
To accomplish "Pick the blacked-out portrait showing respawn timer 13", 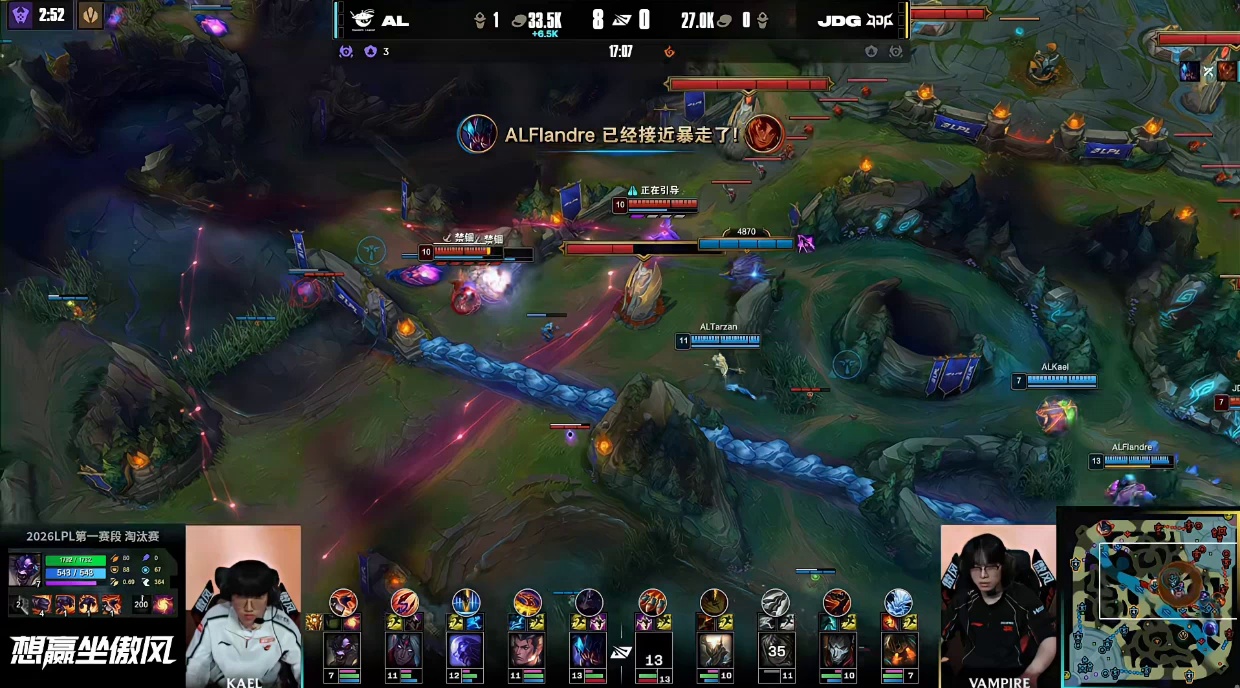I will (x=654, y=656).
